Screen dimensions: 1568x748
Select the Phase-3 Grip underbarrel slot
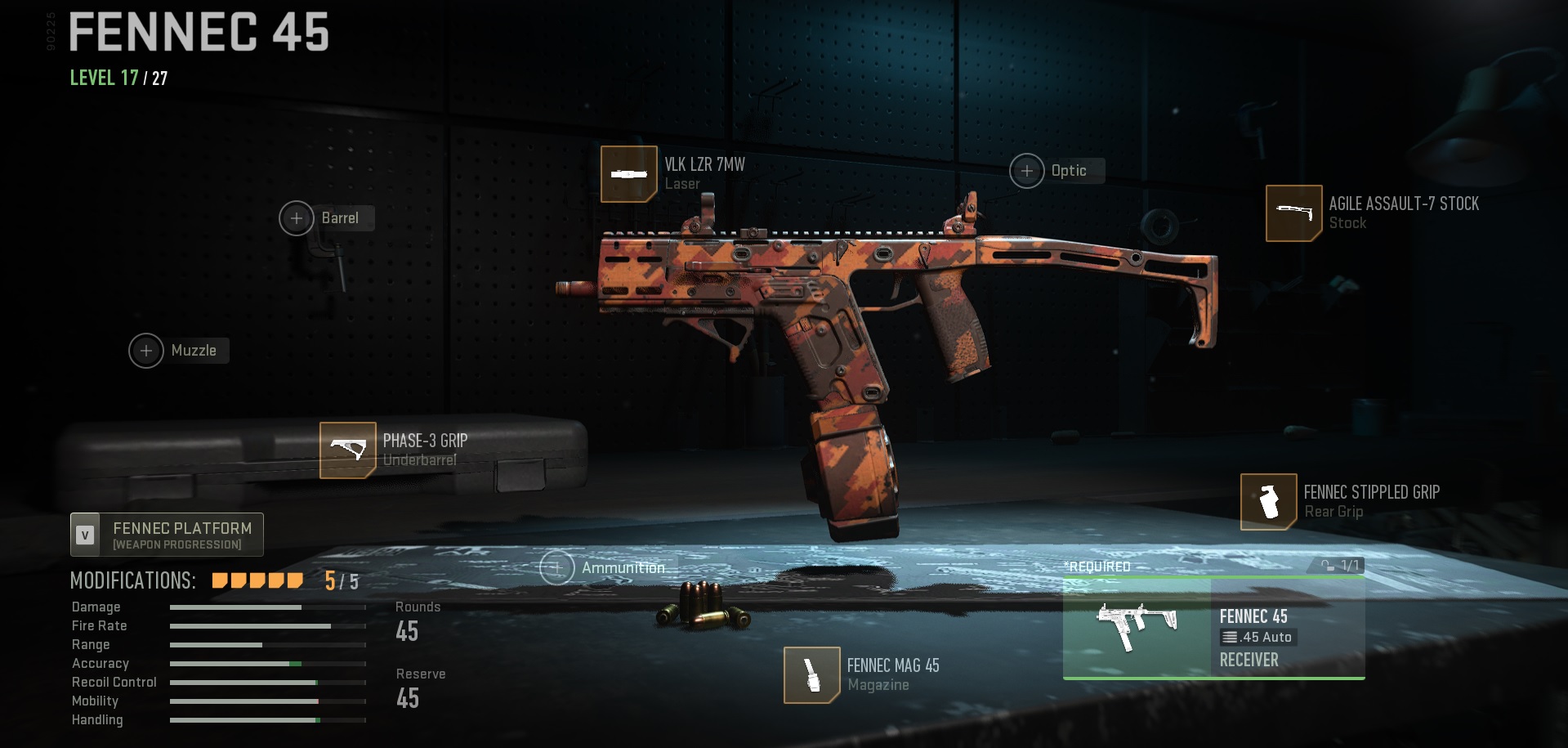(x=348, y=450)
